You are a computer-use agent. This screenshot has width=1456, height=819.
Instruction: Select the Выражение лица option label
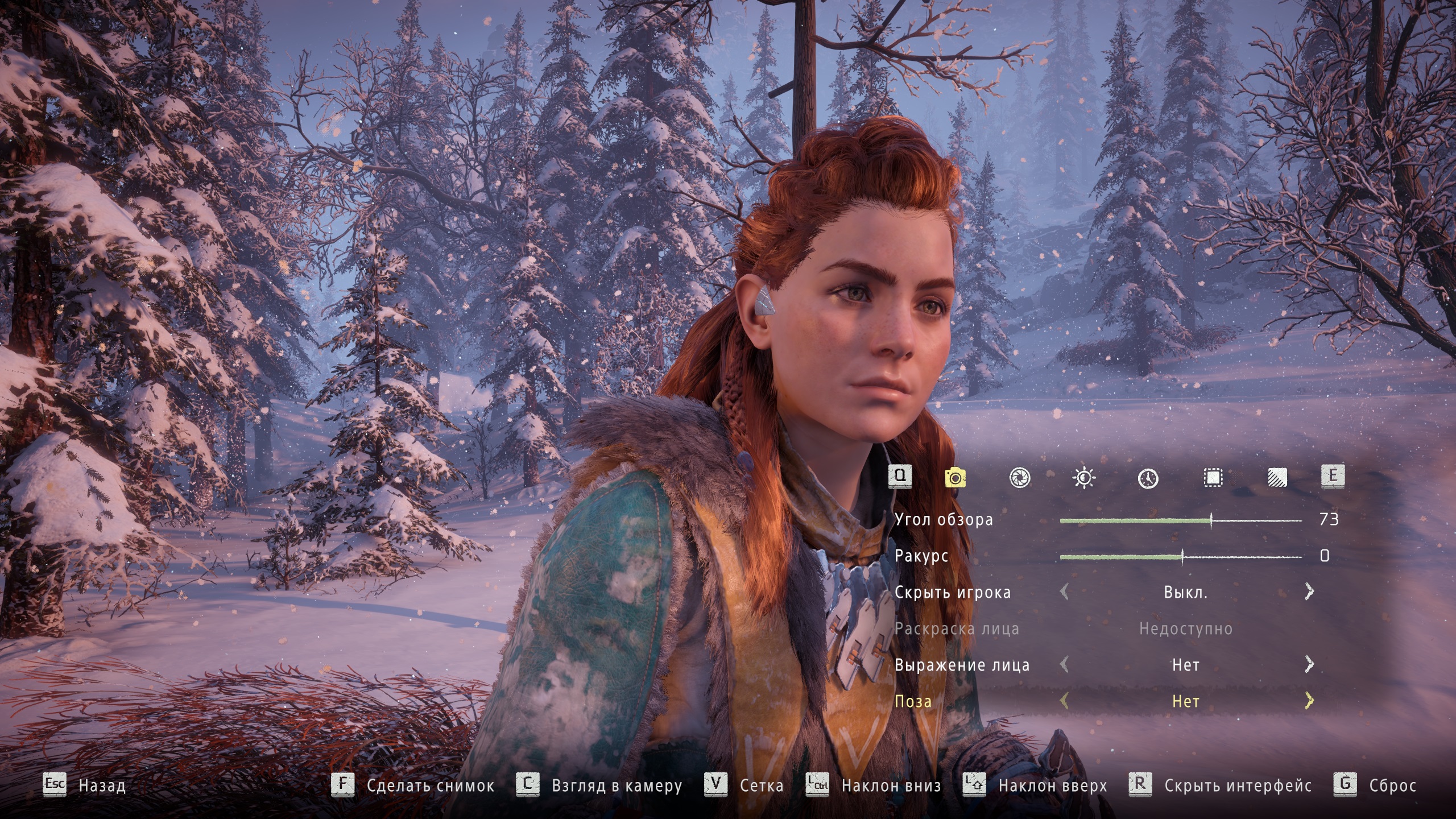pyautogui.click(x=962, y=665)
